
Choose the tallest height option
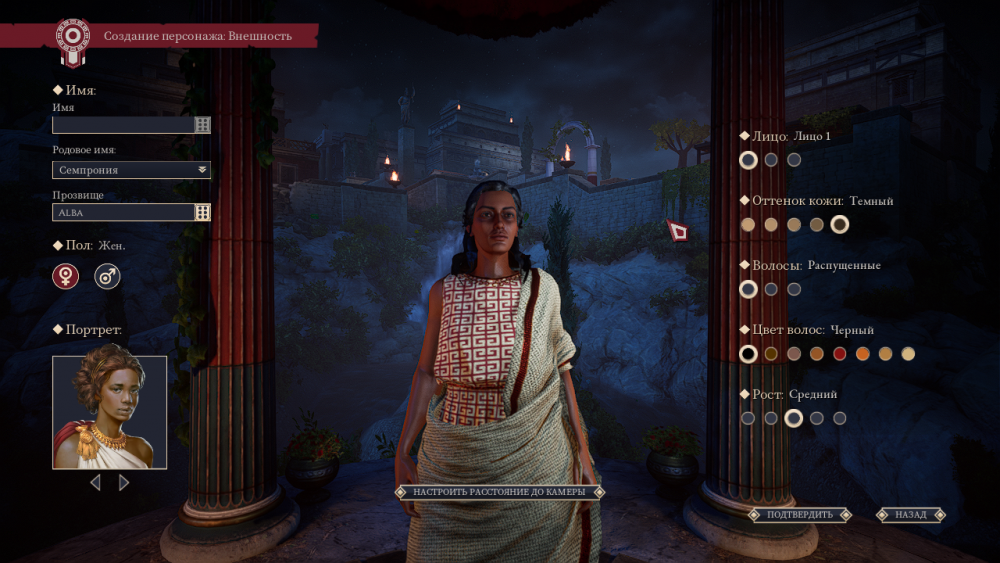(840, 418)
